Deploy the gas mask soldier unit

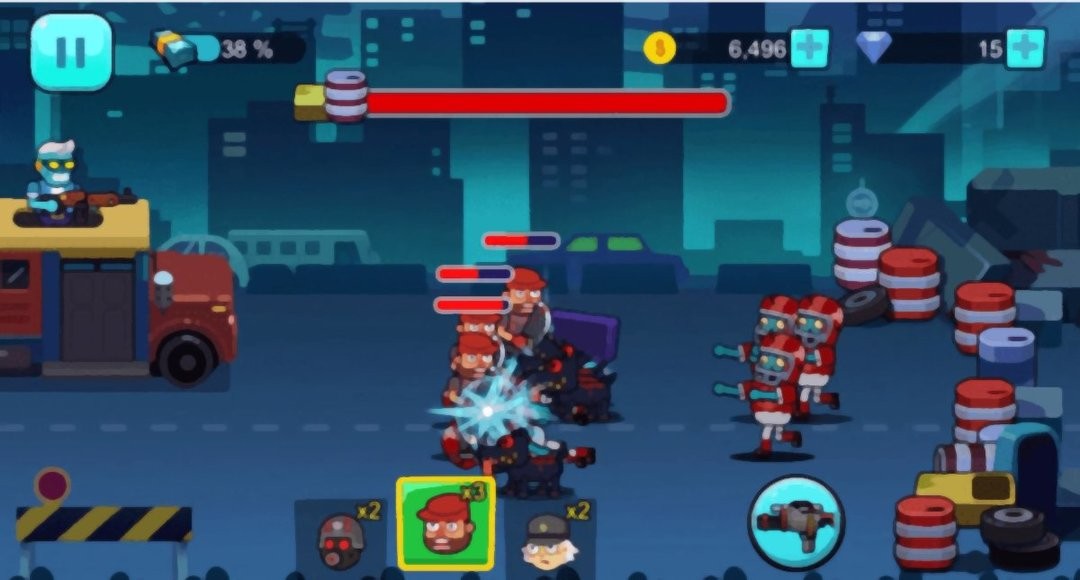[340, 536]
